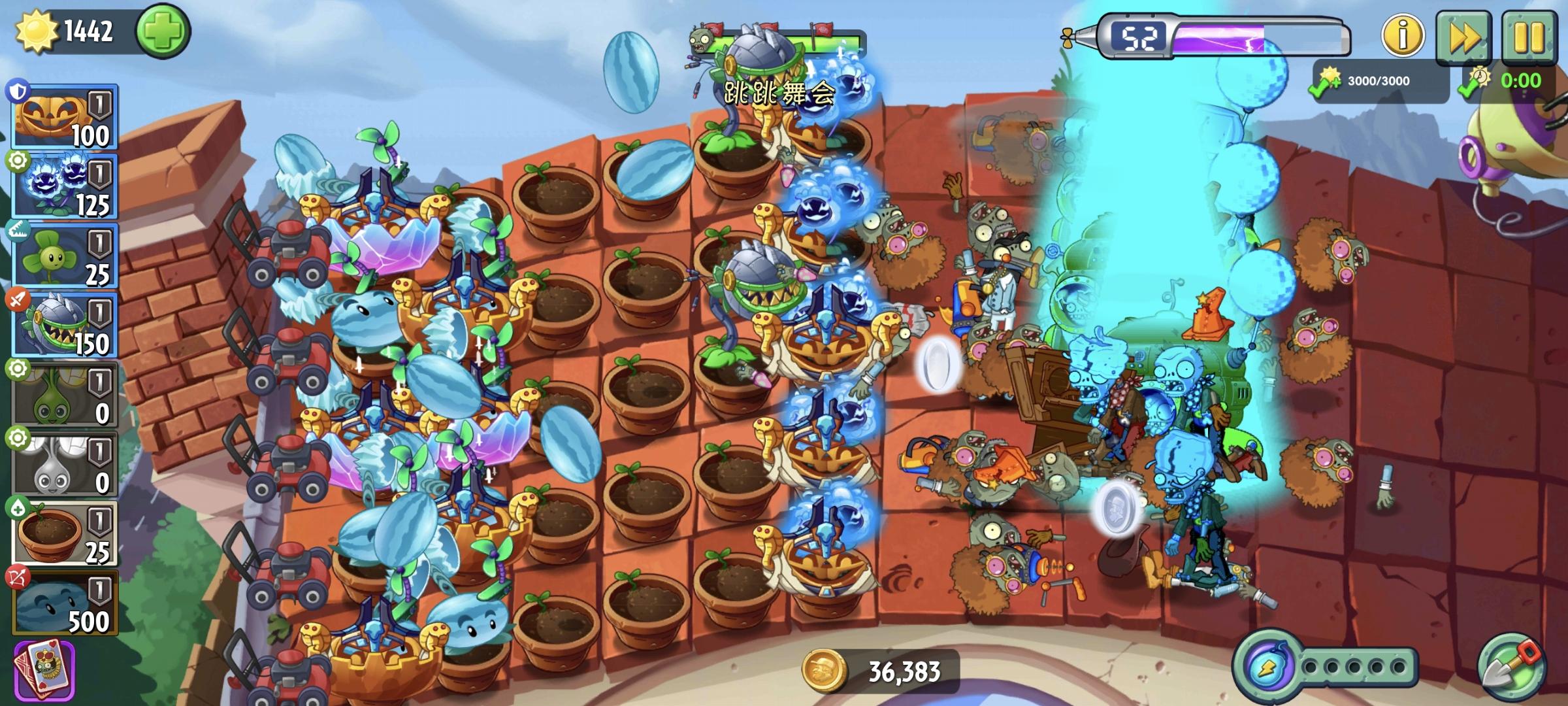Check the 0:00 timer objective
Image resolution: width=1568 pixels, height=706 pixels.
click(x=1516, y=82)
